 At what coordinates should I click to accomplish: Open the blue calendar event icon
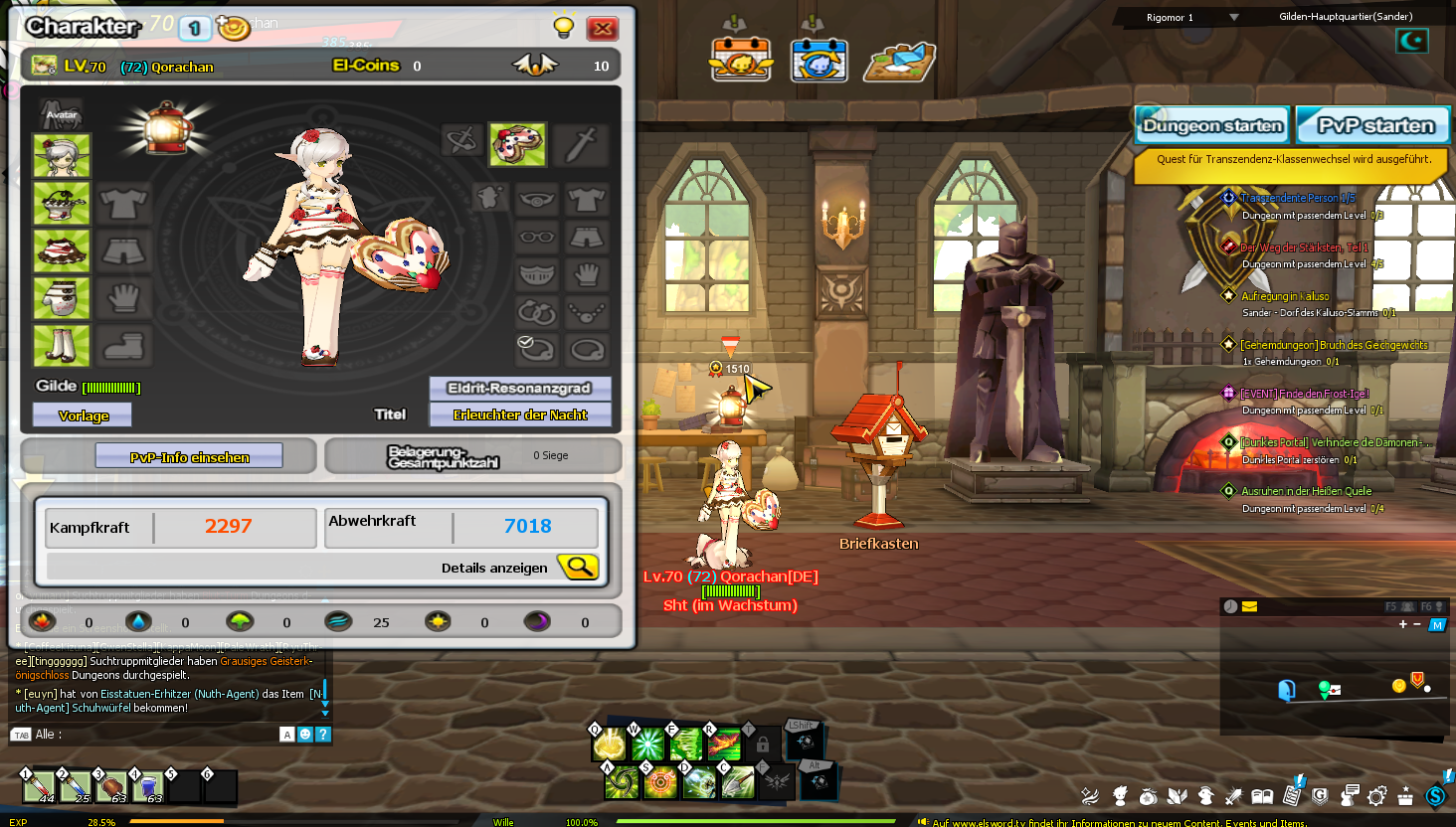pos(819,60)
